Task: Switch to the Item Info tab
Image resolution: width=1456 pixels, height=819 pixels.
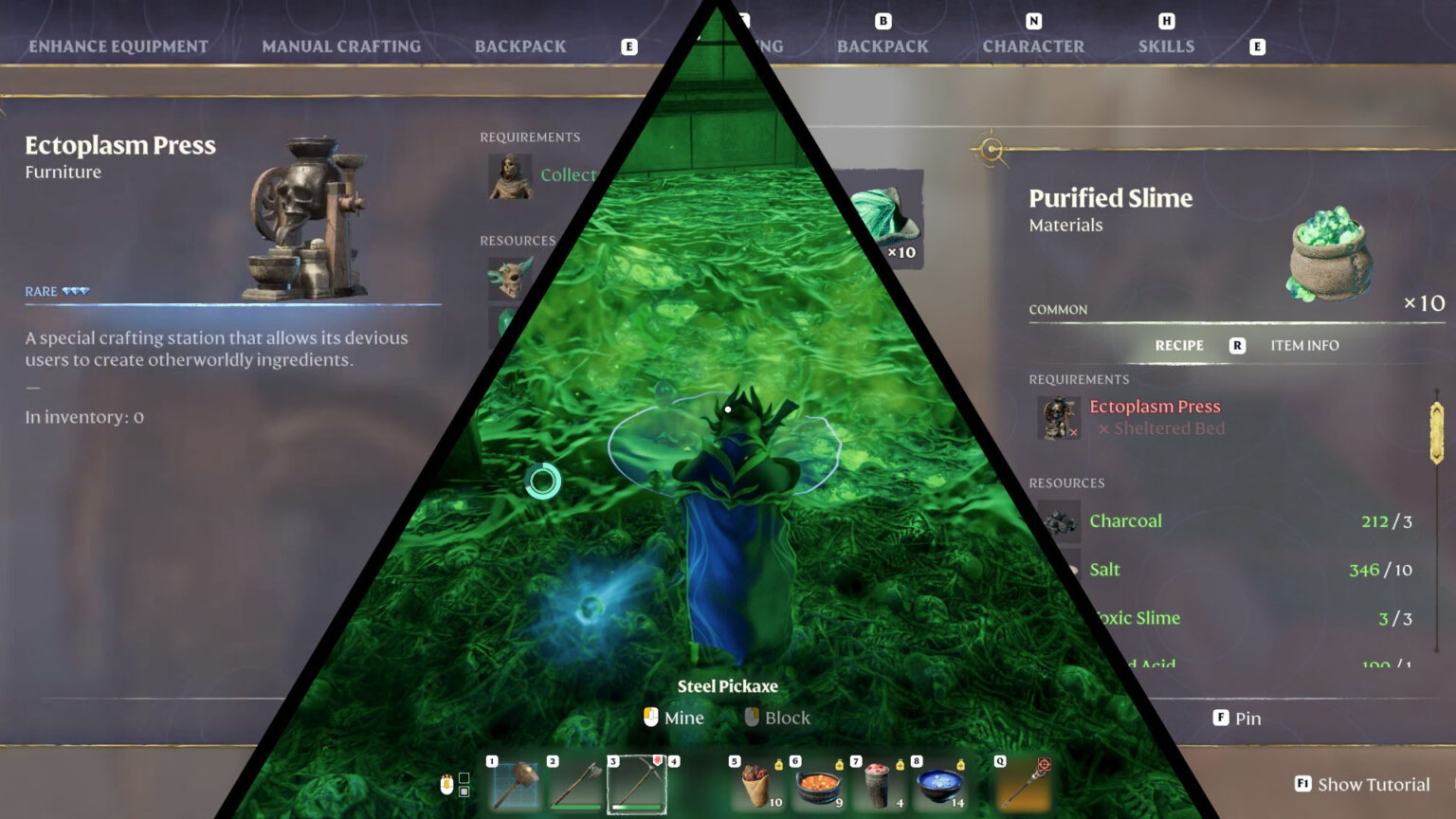Action: click(x=1304, y=345)
